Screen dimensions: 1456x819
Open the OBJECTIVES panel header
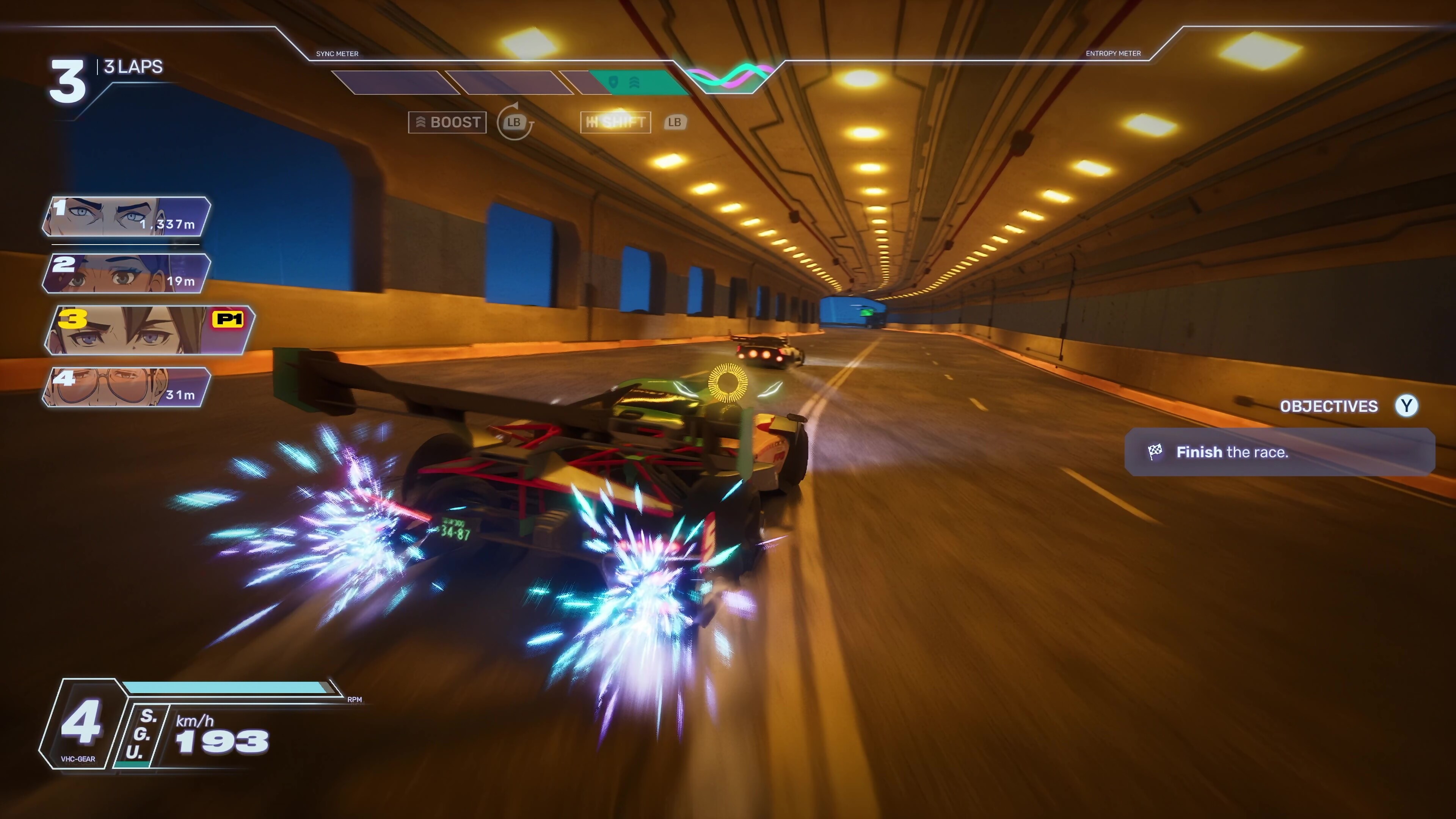[x=1328, y=406]
